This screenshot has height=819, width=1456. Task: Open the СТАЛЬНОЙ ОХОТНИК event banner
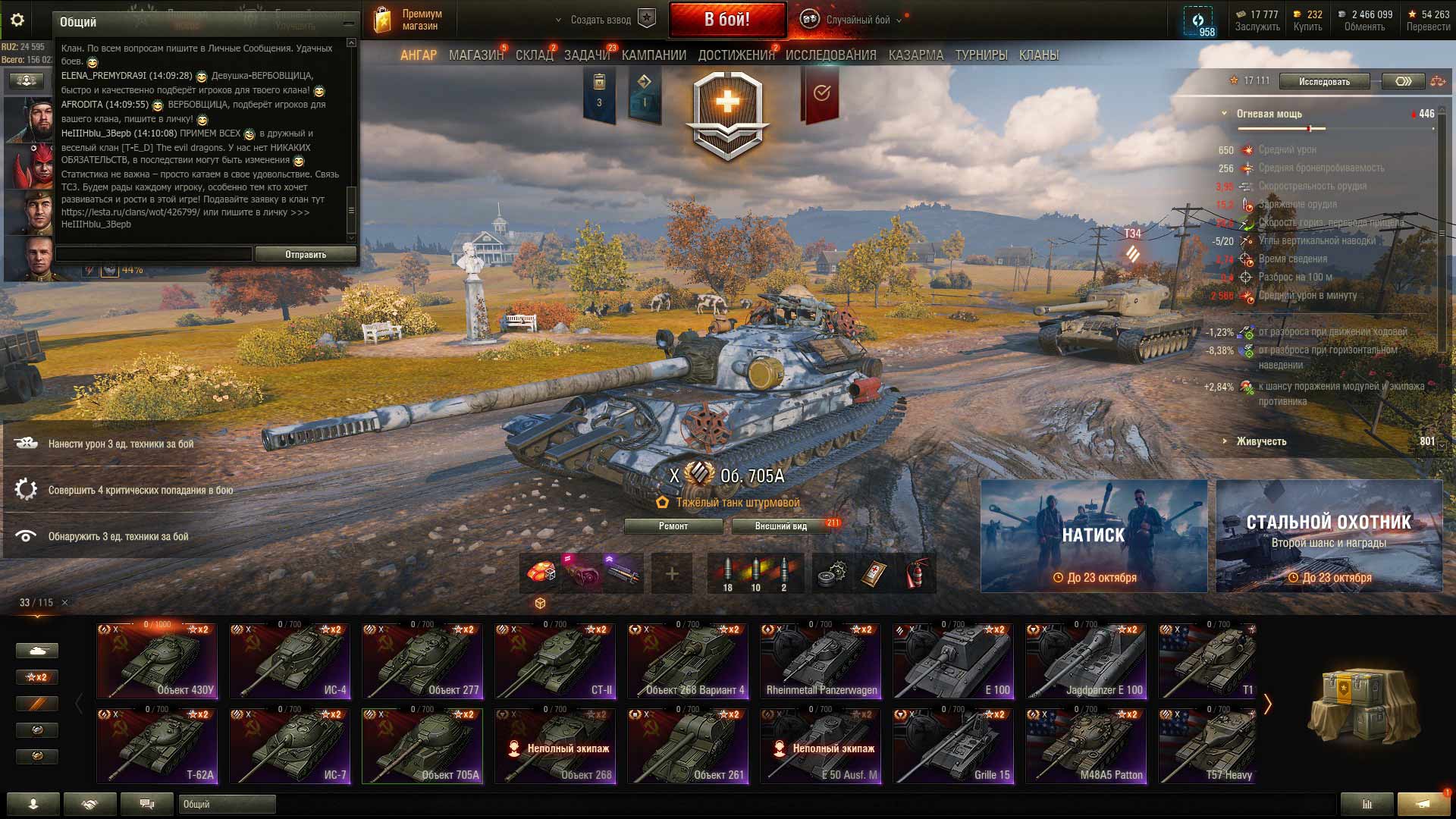(x=1329, y=535)
